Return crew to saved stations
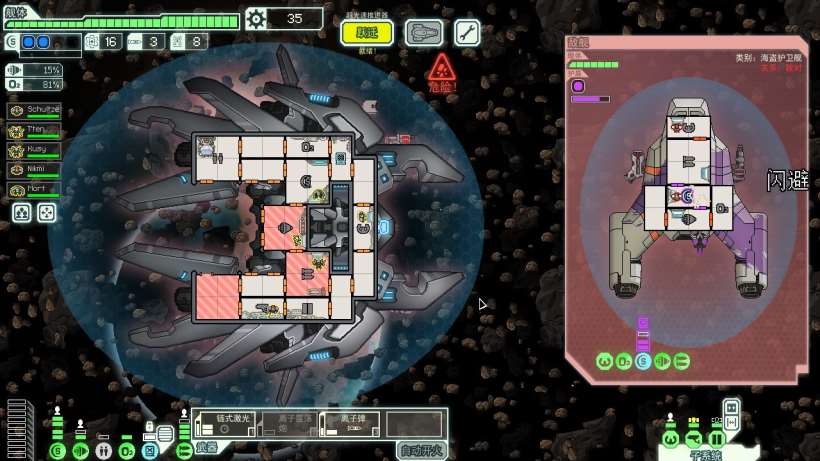The width and height of the screenshot is (820, 461). pos(46,212)
